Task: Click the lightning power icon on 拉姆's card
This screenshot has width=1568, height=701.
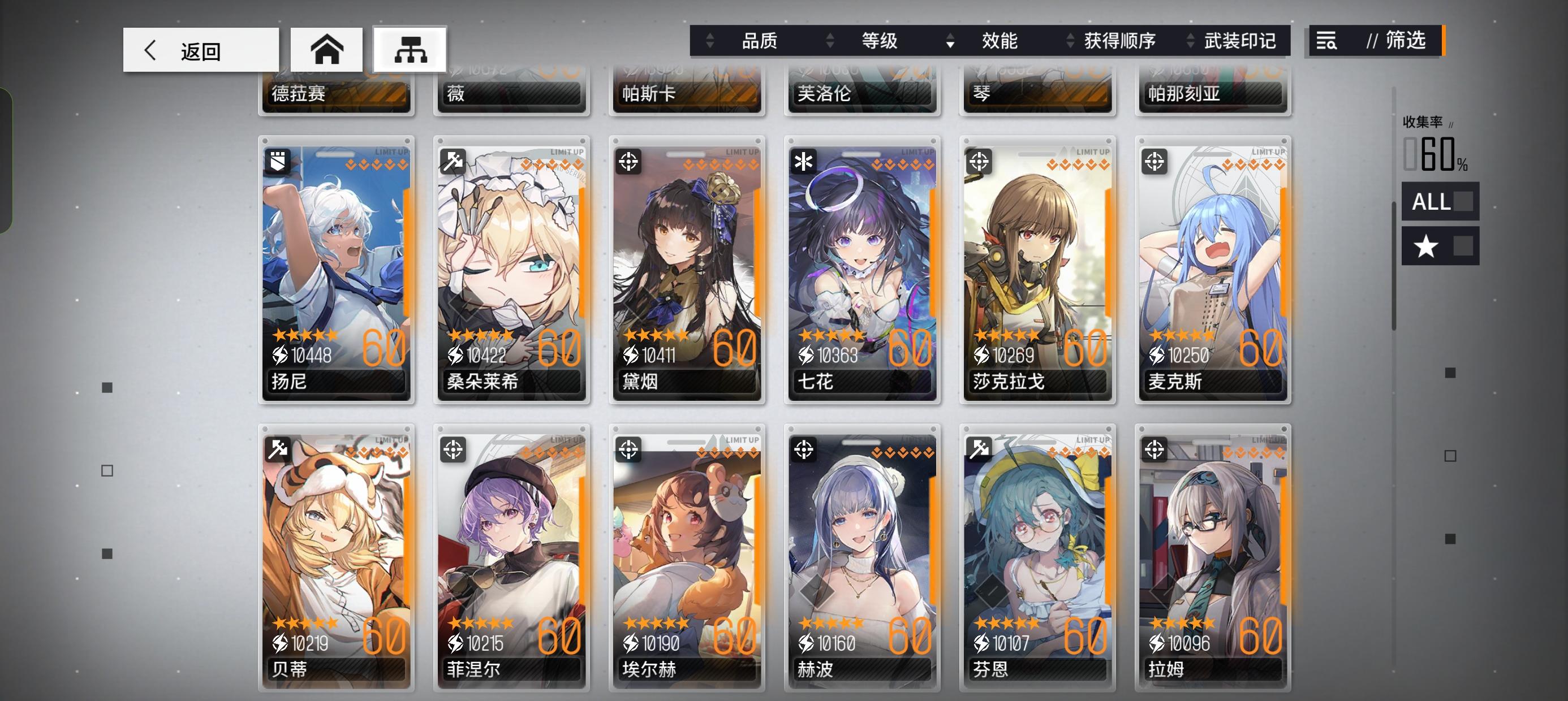Action: click(x=1157, y=643)
